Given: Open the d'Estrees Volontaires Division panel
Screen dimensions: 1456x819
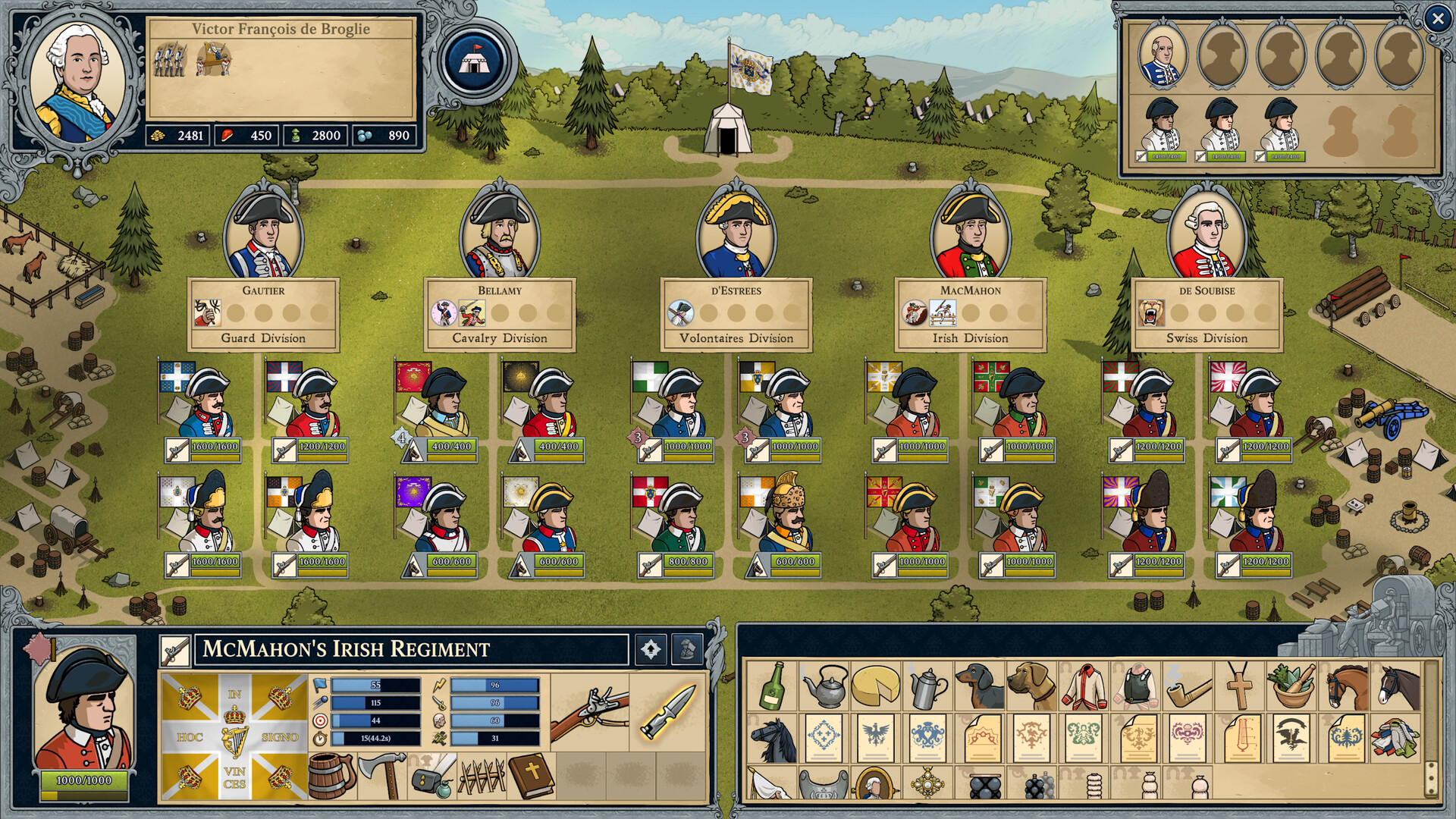Looking at the screenshot, I should click(736, 315).
